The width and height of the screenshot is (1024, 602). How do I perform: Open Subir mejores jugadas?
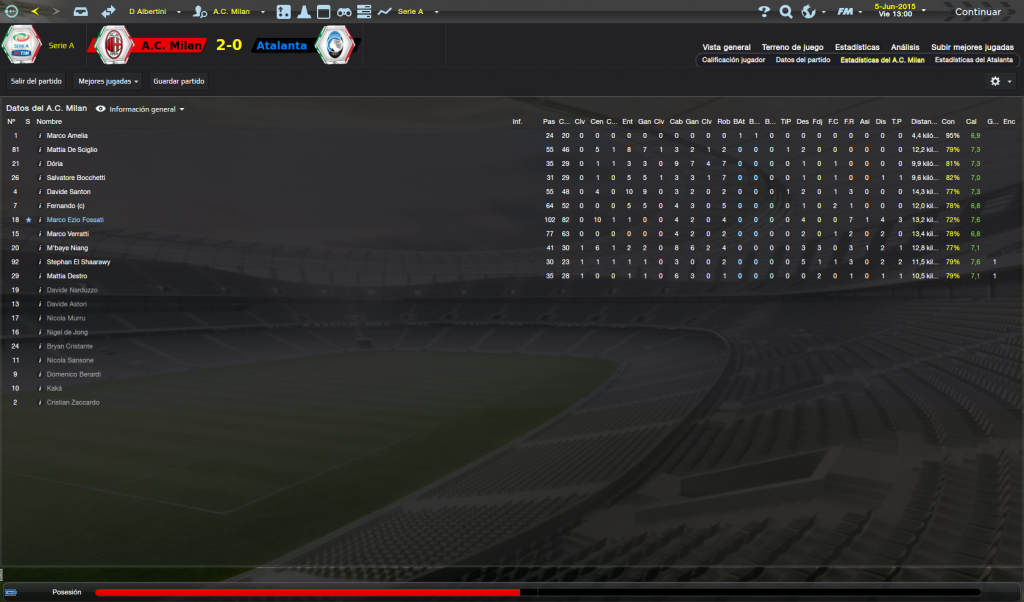click(971, 47)
